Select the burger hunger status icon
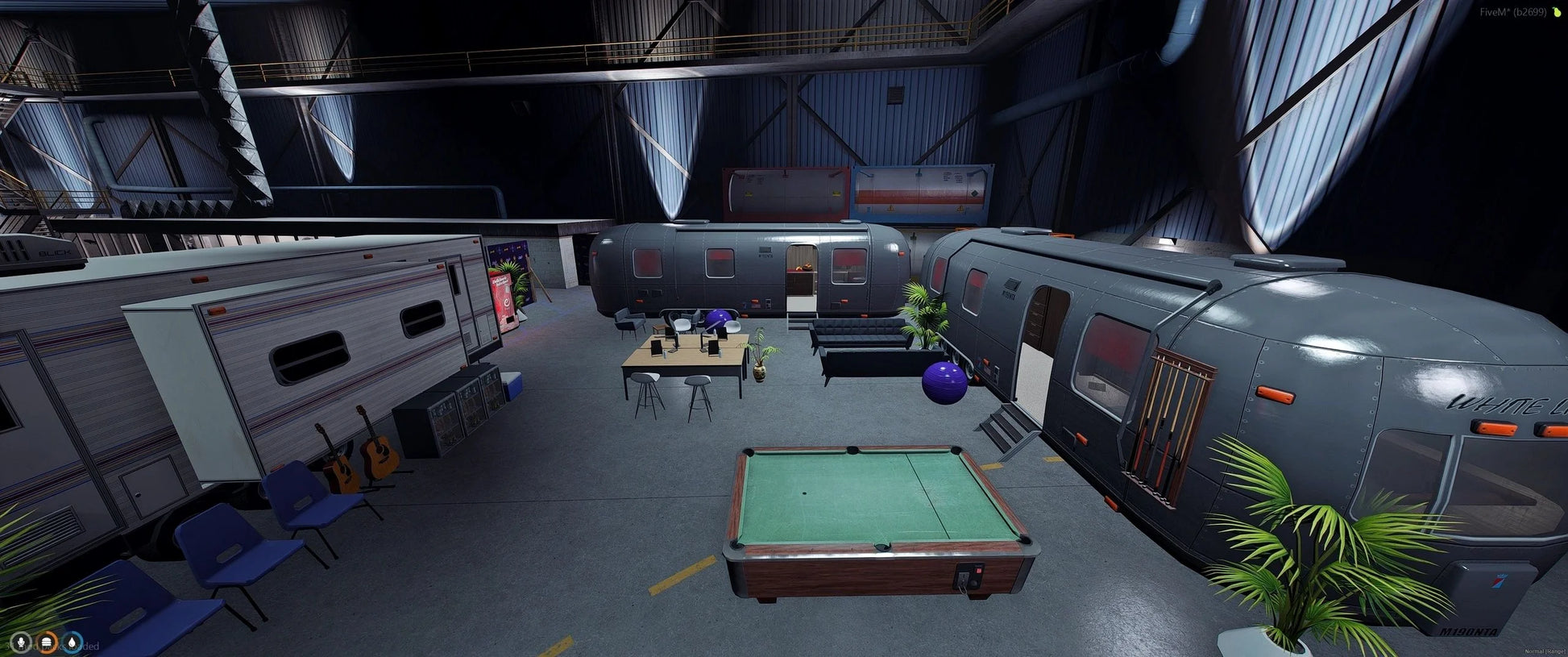This screenshot has height=657, width=1568. [x=48, y=642]
